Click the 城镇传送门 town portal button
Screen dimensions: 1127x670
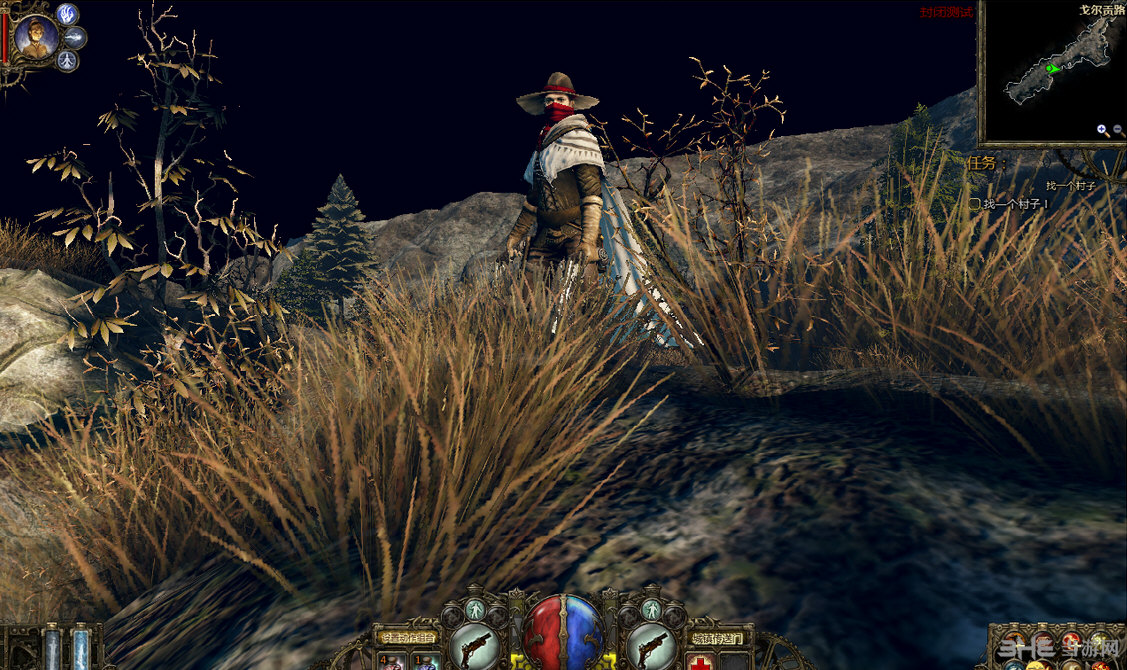pyautogui.click(x=717, y=637)
